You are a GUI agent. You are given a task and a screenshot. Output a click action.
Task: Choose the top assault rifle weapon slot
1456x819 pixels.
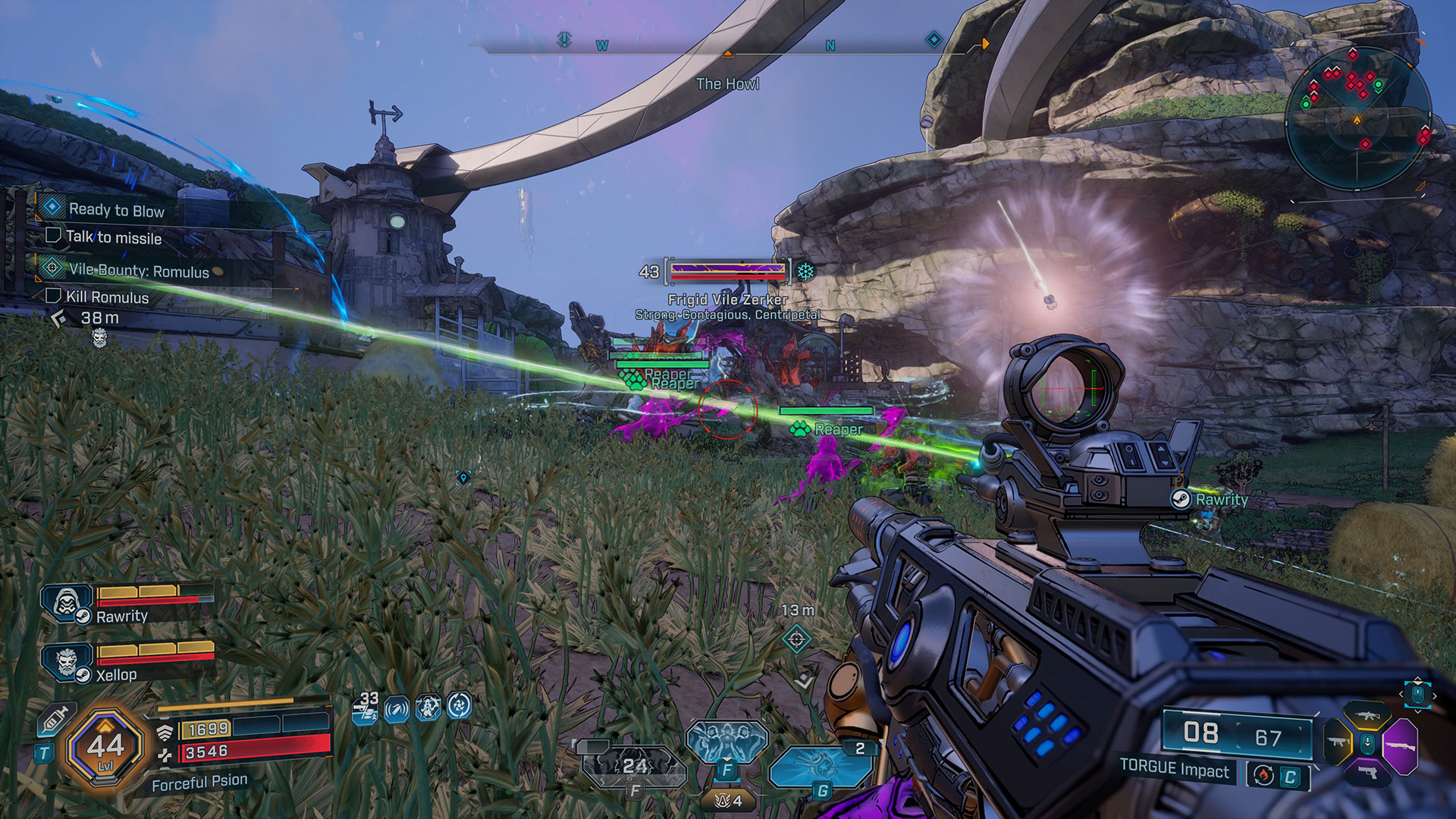tap(1367, 715)
